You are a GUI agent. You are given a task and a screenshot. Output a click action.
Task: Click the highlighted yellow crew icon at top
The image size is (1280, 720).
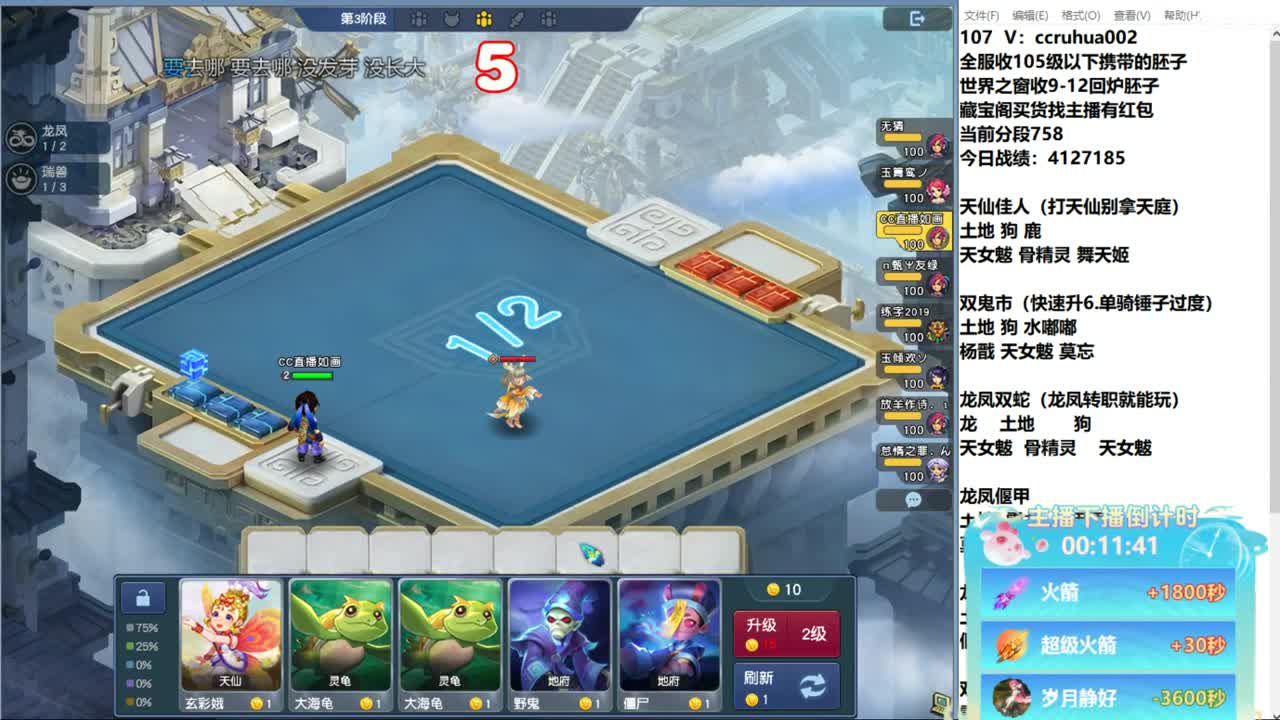(x=483, y=17)
